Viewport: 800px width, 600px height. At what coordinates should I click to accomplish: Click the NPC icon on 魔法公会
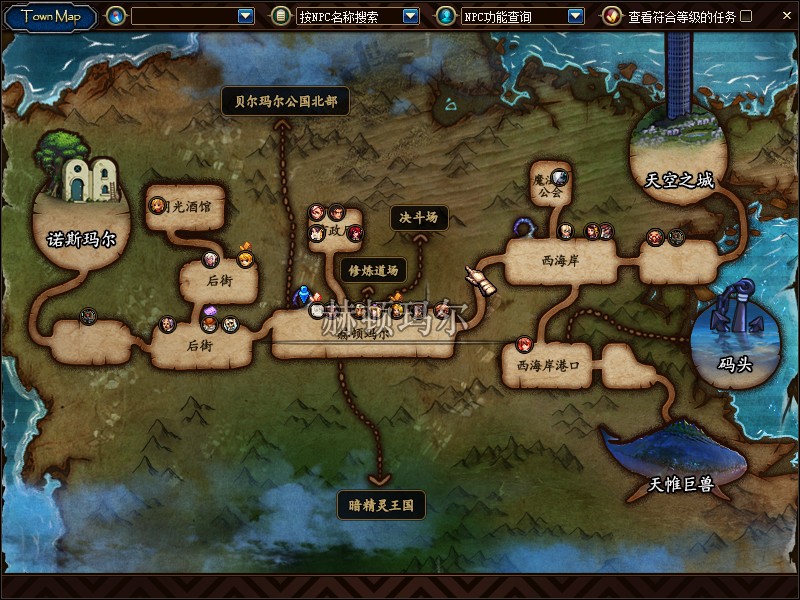tap(559, 177)
